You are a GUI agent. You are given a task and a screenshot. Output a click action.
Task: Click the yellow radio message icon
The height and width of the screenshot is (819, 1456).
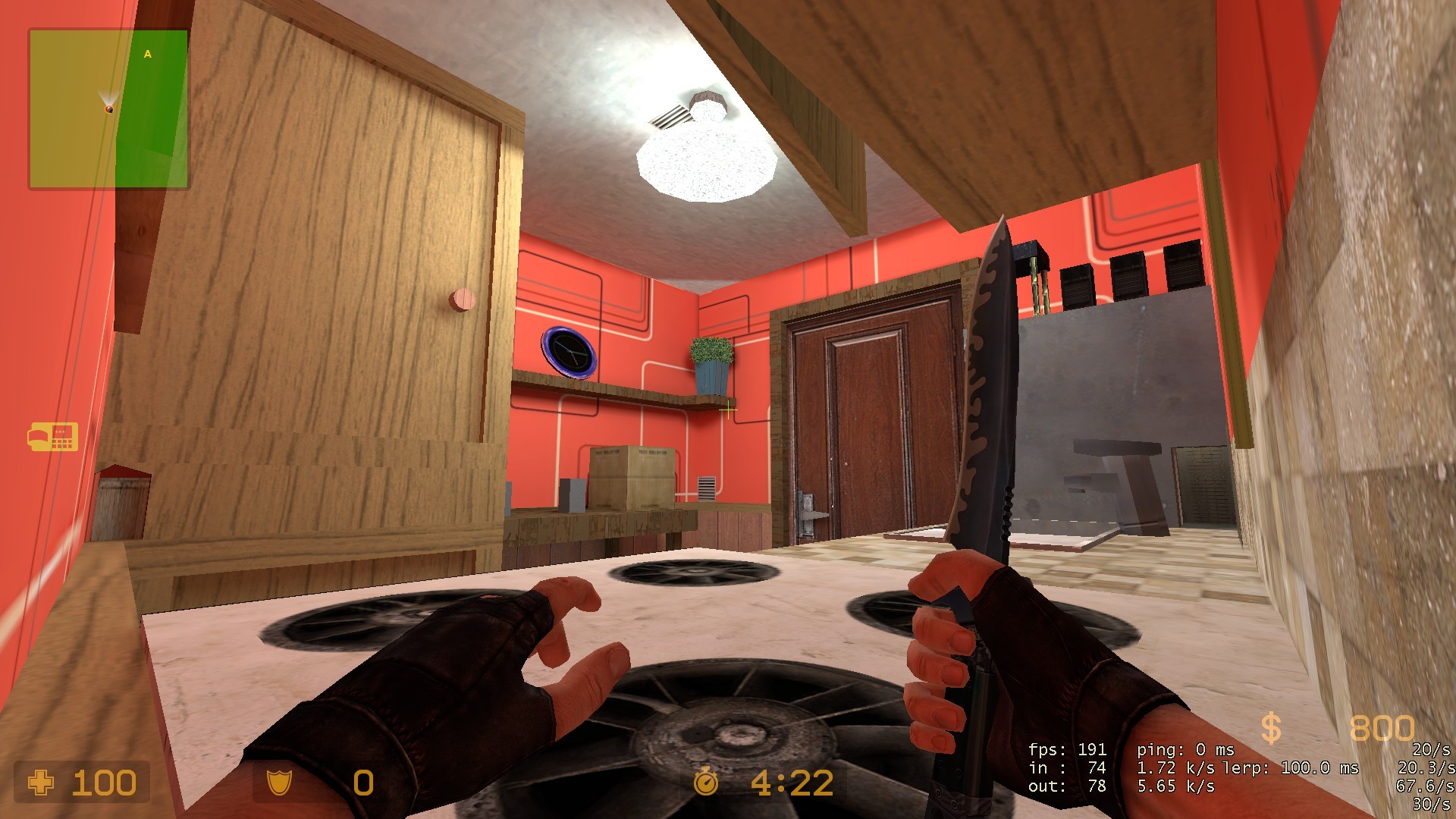55,438
